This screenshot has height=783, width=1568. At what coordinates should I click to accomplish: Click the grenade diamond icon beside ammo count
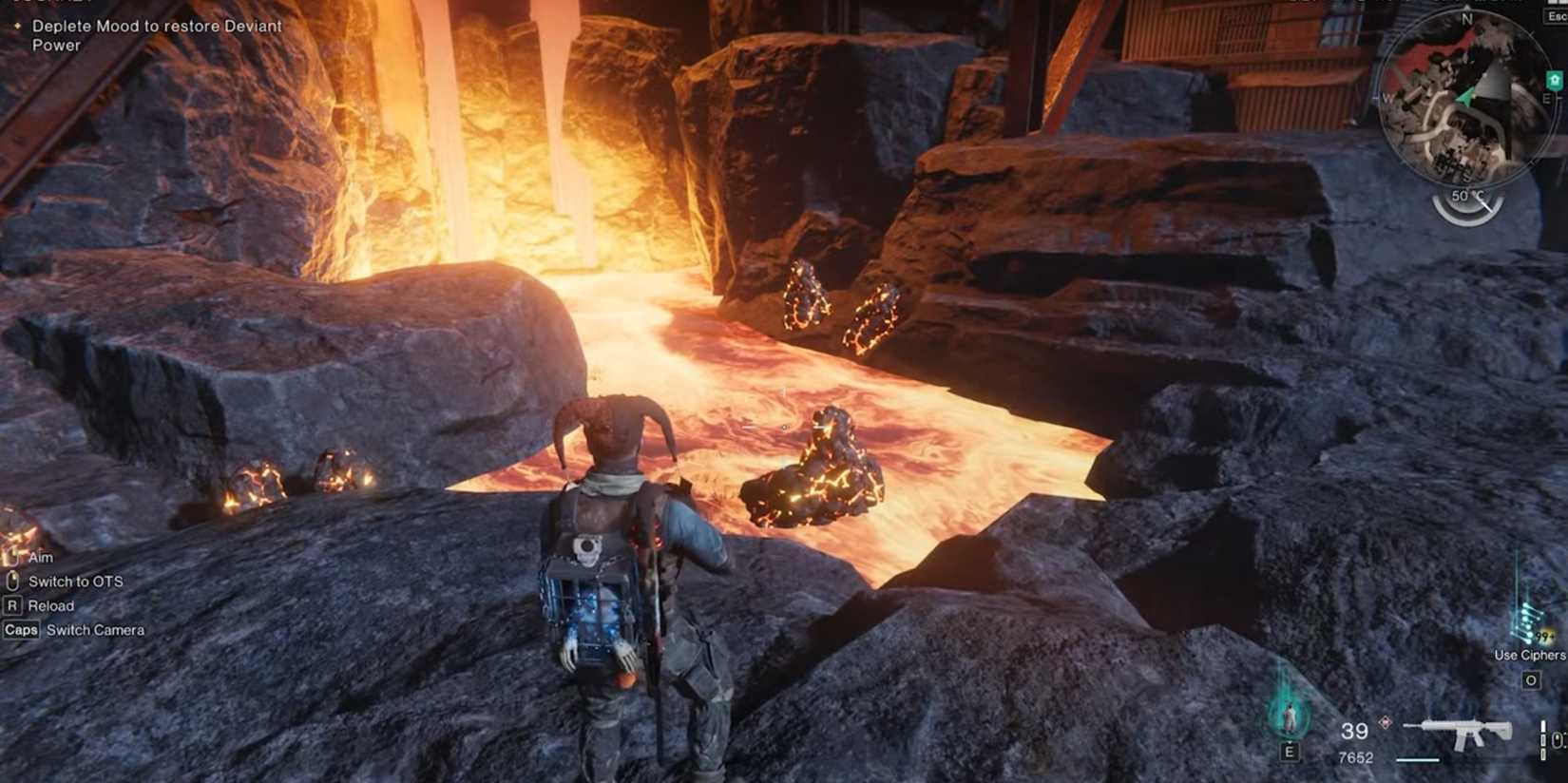click(x=1385, y=722)
